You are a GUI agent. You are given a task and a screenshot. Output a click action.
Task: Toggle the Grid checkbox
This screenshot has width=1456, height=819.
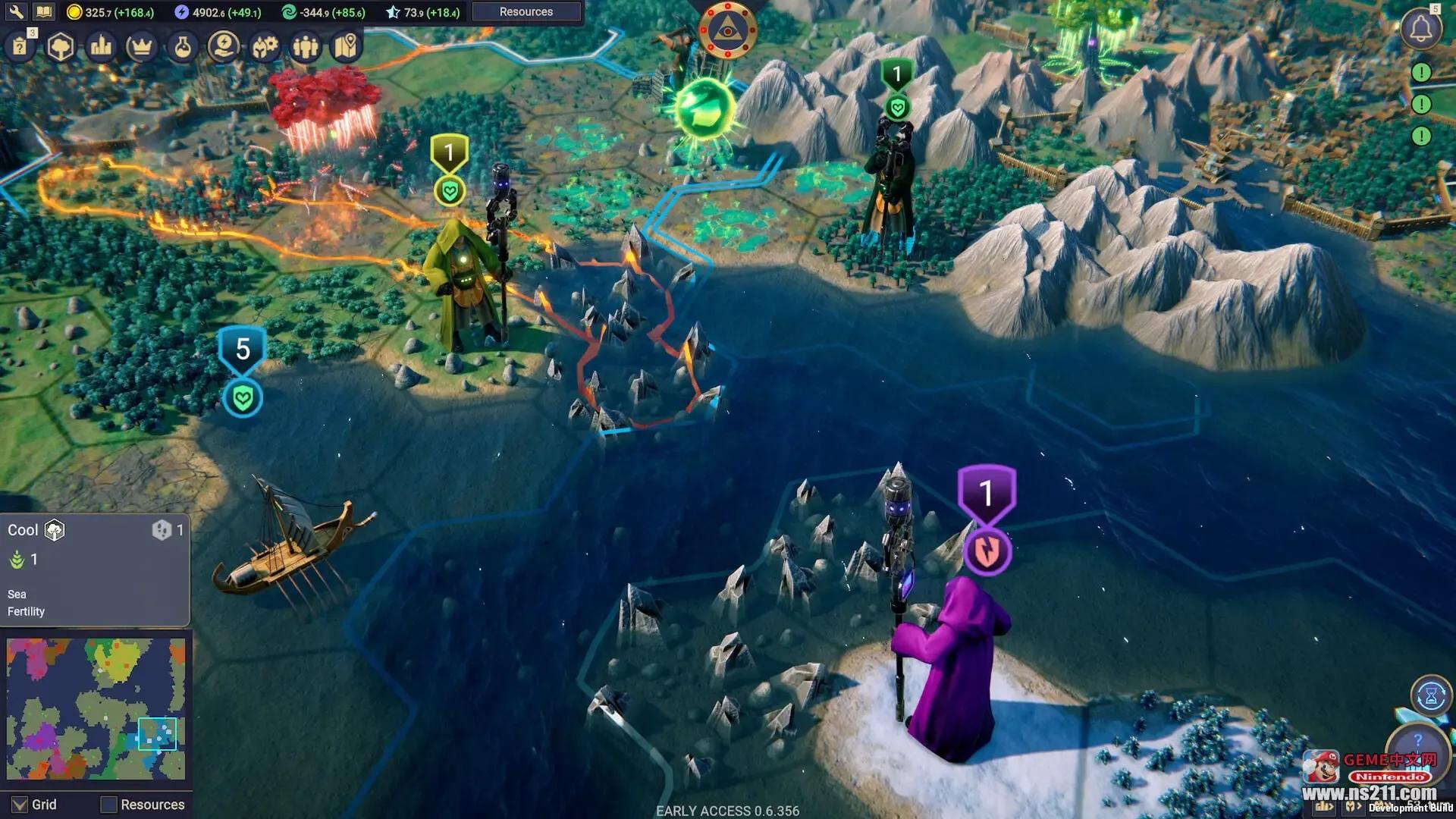[x=20, y=805]
